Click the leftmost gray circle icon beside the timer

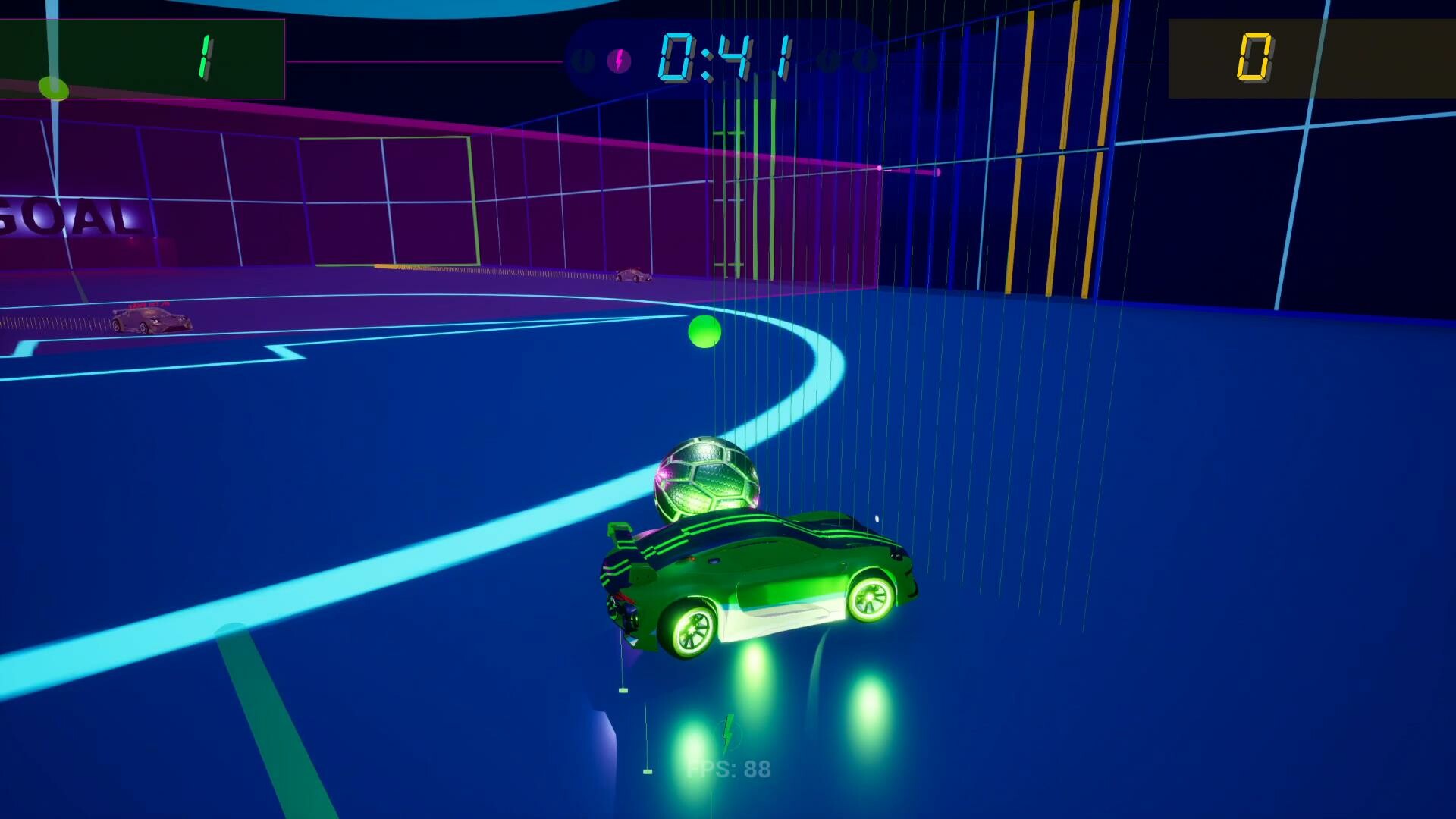[x=584, y=61]
